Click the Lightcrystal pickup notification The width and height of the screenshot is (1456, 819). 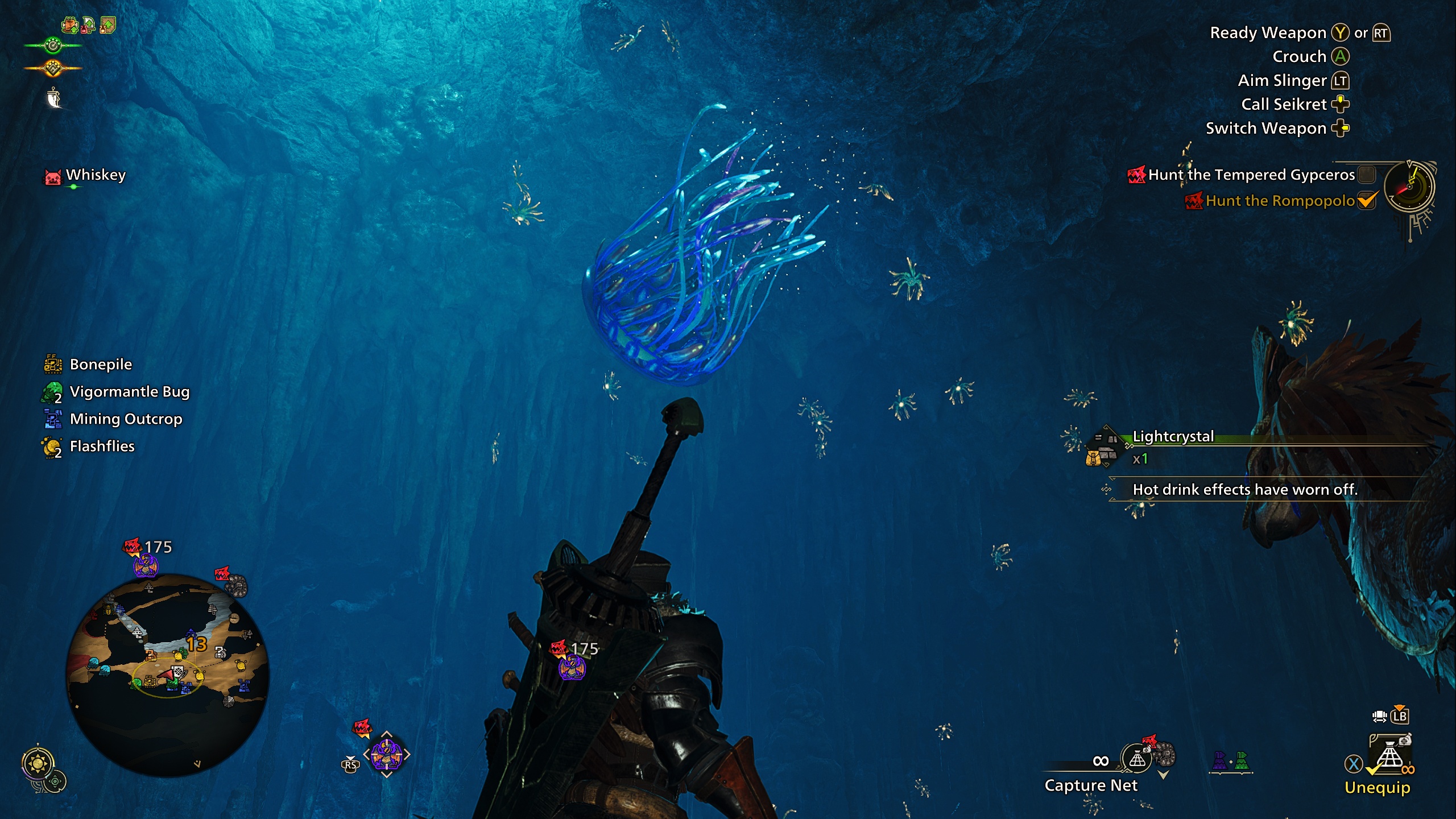1173,437
